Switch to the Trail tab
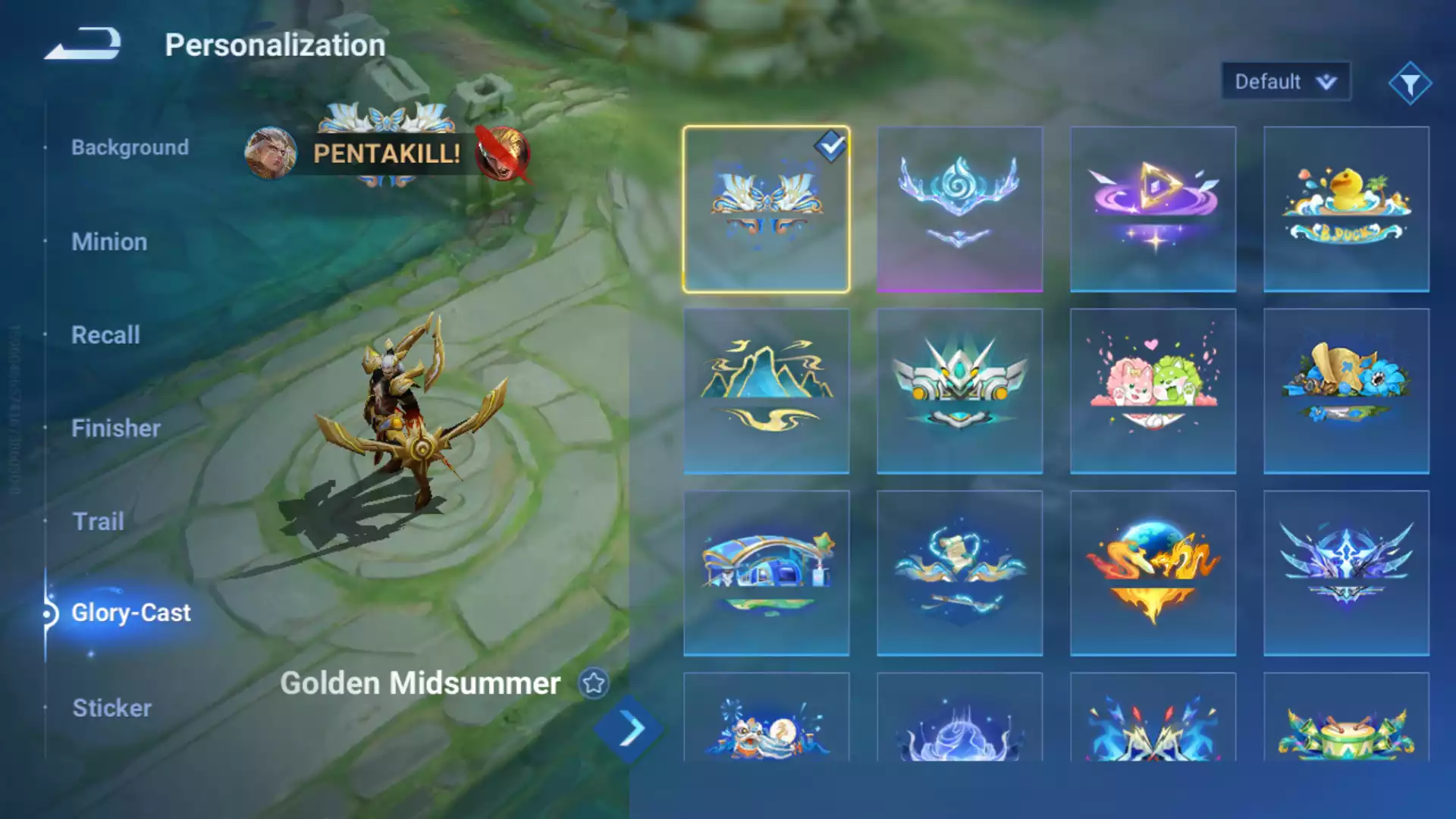 pyautogui.click(x=98, y=522)
